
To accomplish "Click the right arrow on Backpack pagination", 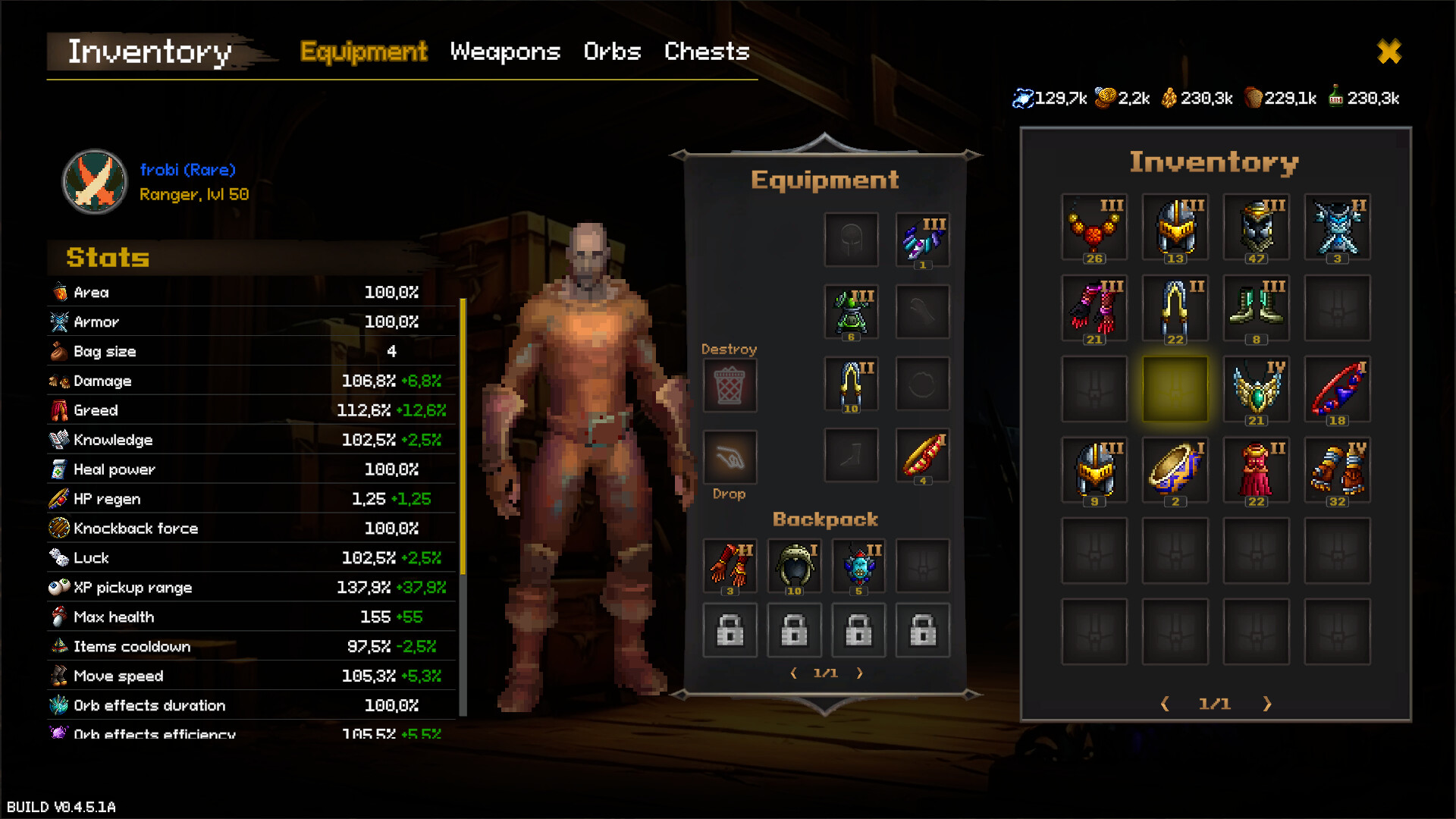I will 861,672.
